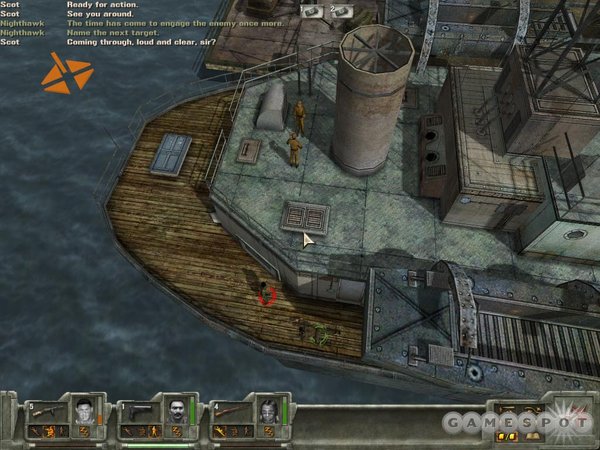
Task: Select the mustached soldier's portrait
Action: point(176,410)
